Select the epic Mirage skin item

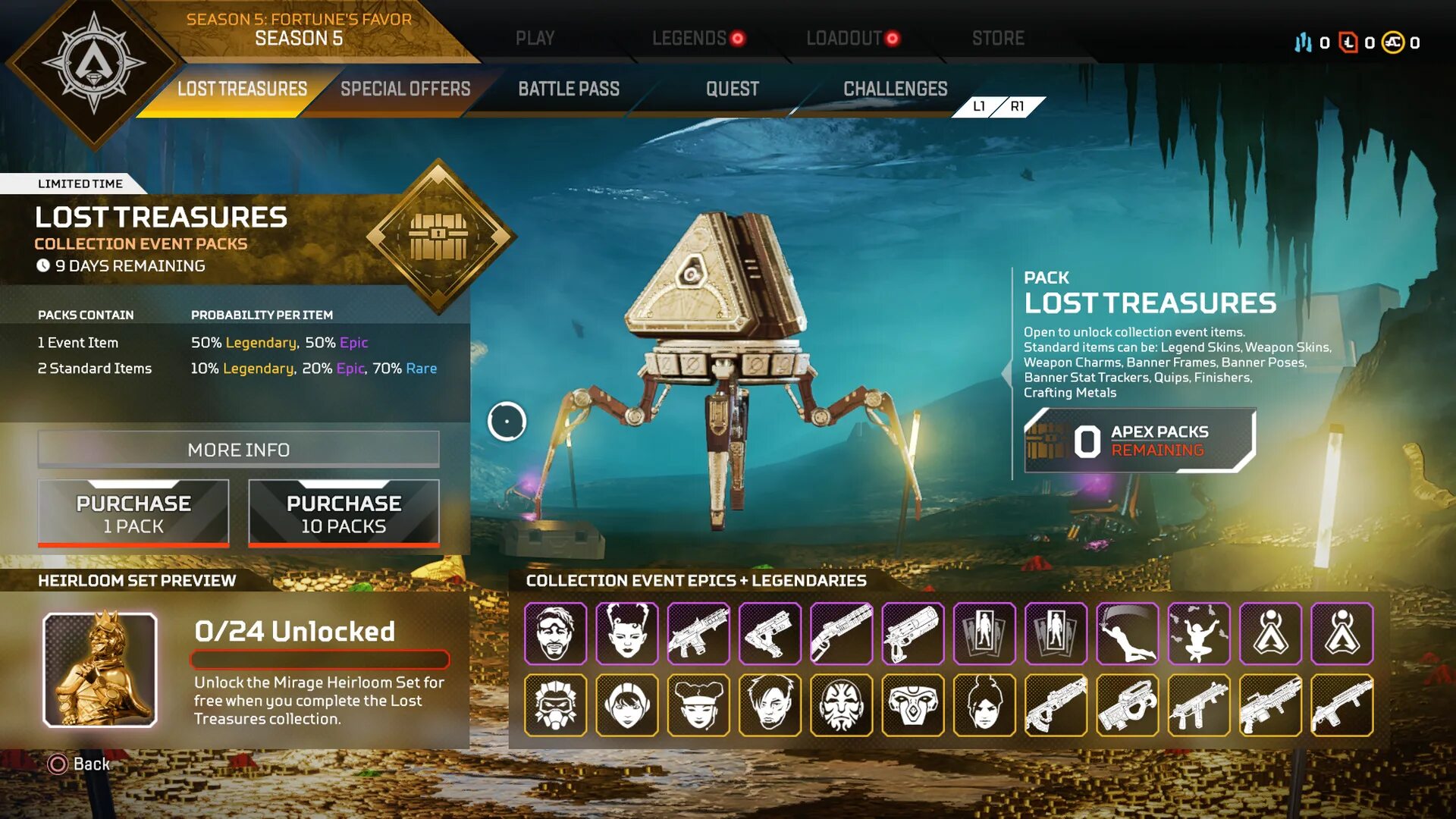coord(555,633)
